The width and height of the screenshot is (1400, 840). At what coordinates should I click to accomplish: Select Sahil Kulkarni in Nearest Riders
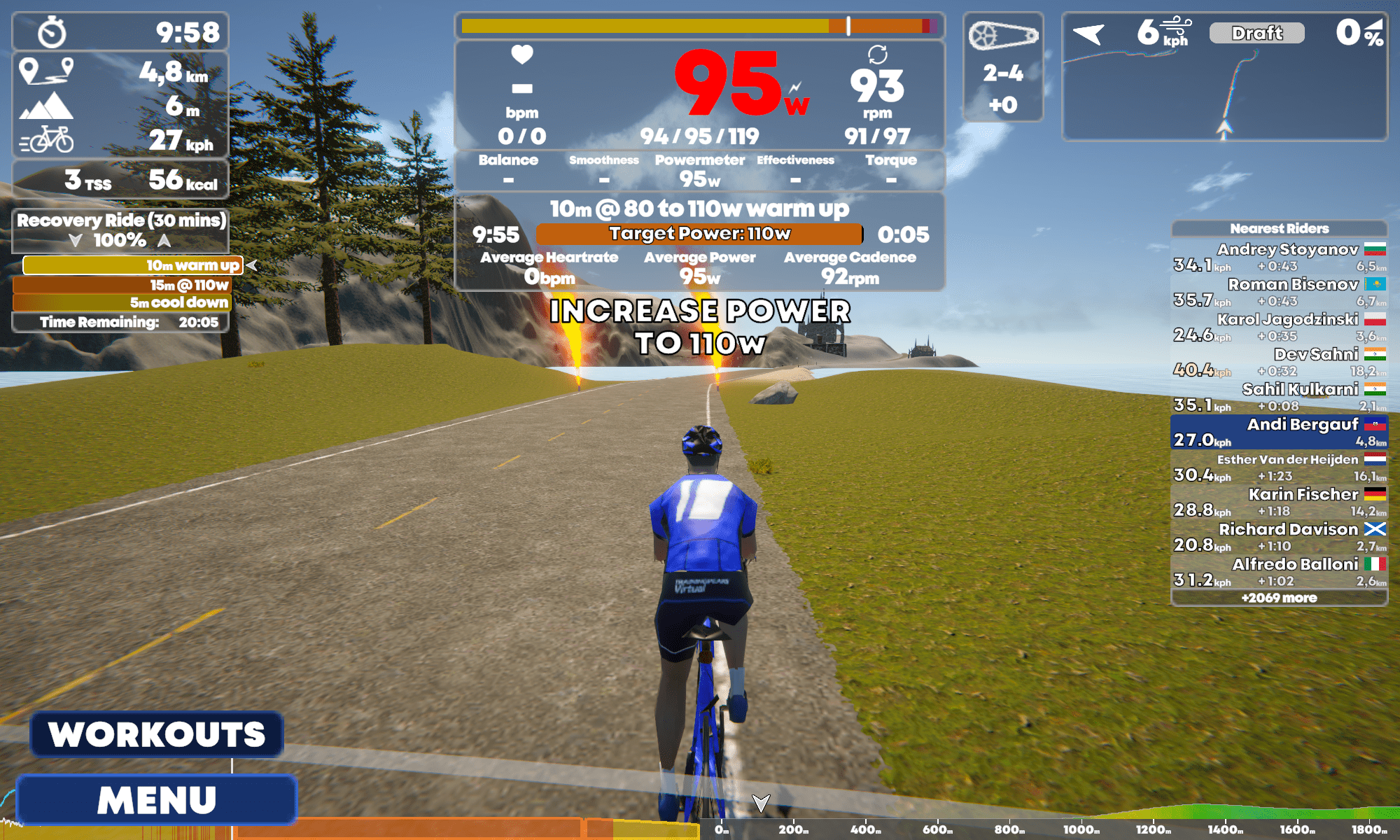tap(1279, 397)
